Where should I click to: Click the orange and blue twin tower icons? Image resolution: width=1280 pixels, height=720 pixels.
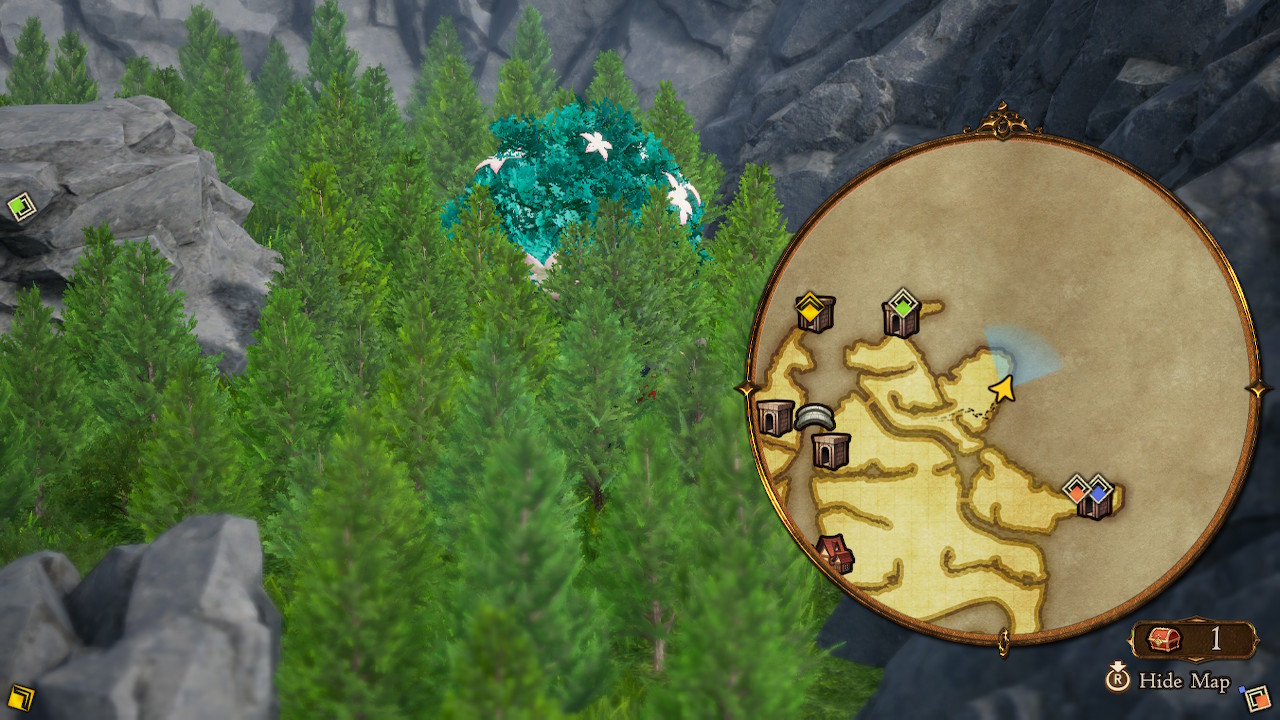[x=1091, y=492]
